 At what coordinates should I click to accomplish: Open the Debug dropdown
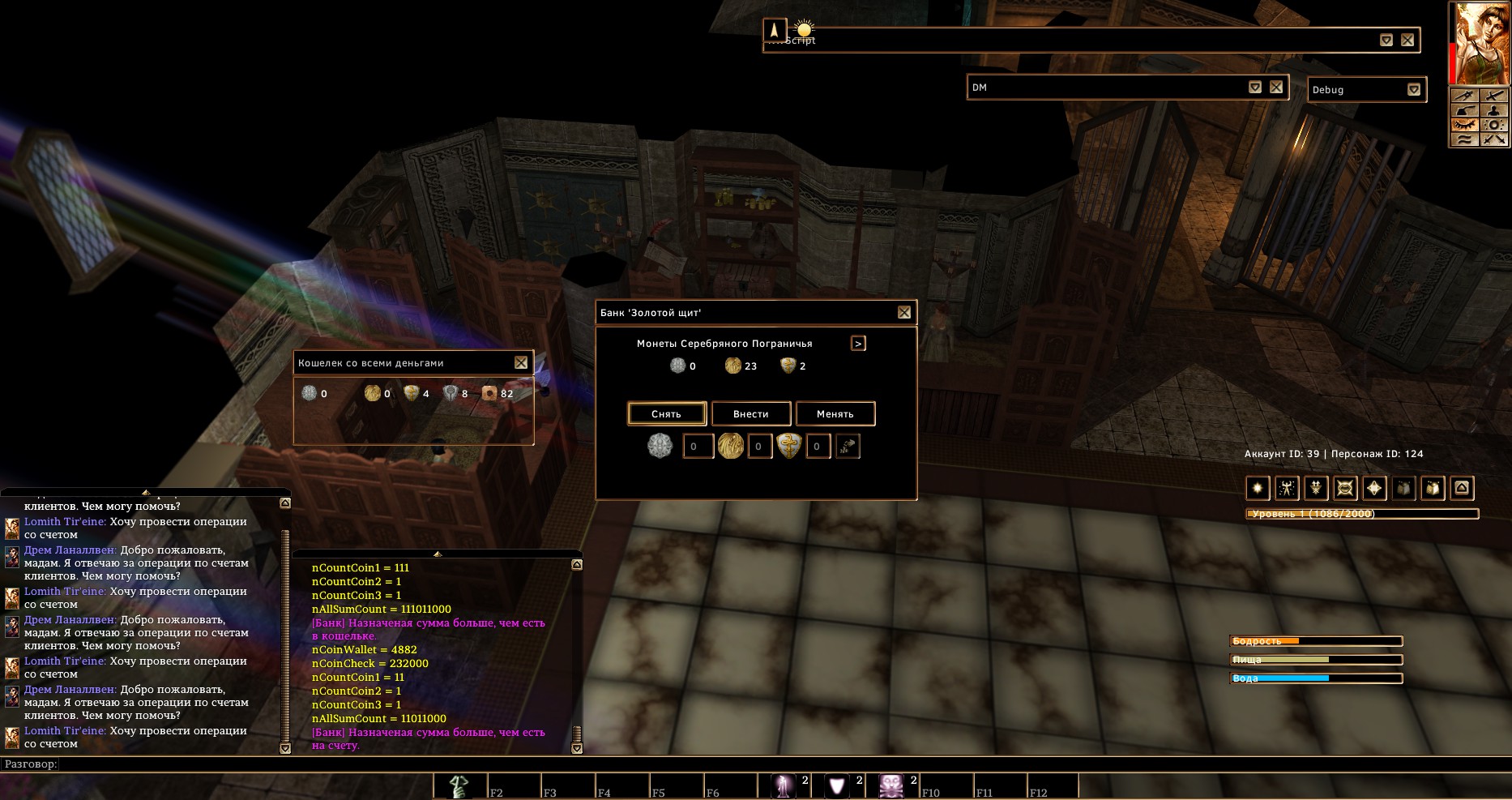tap(1414, 90)
